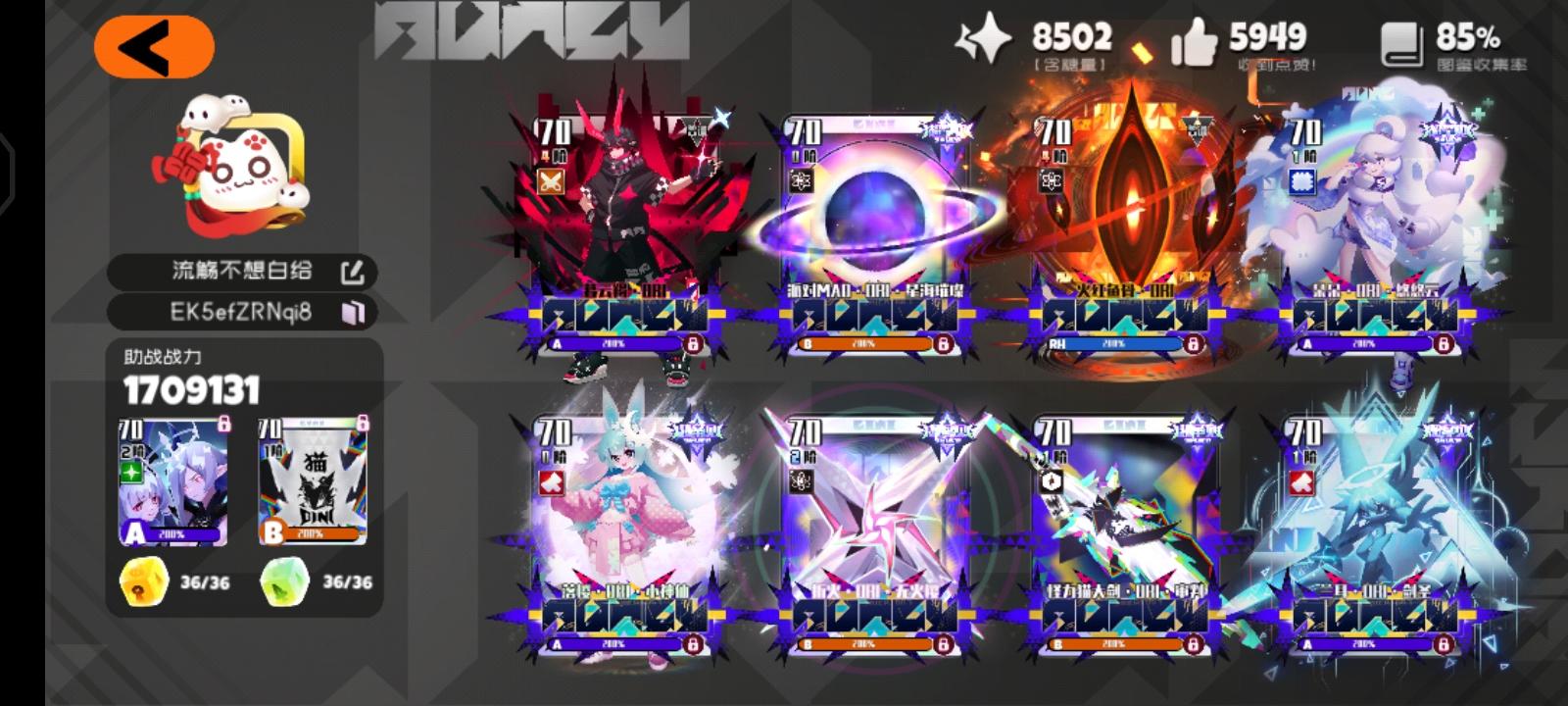Click the atom icon on the 派对MAD·星海璀璨 card
This screenshot has height=706, width=1568.
point(800,182)
